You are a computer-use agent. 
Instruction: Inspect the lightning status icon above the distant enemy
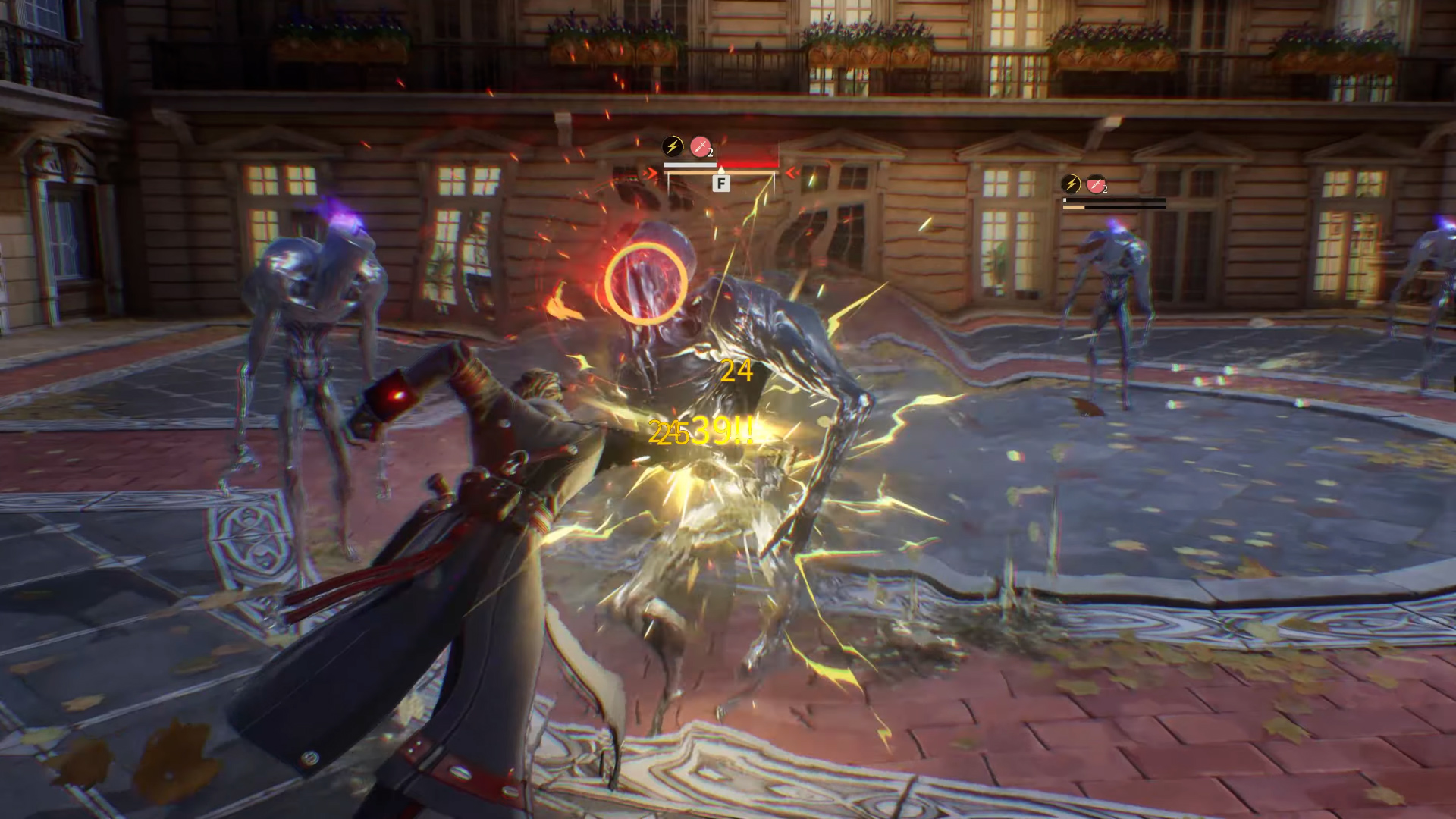tap(1071, 184)
